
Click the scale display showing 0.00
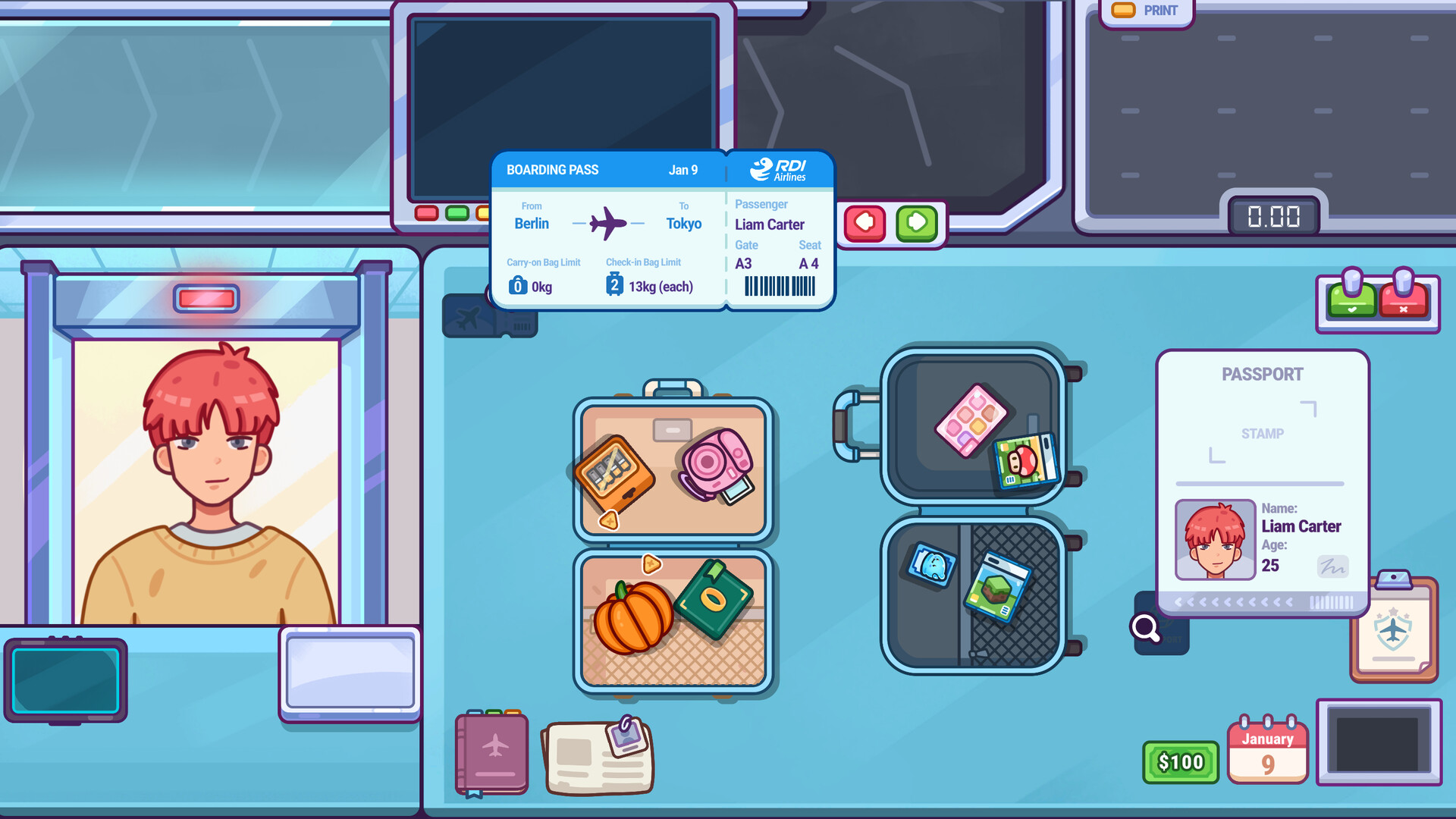click(1272, 217)
